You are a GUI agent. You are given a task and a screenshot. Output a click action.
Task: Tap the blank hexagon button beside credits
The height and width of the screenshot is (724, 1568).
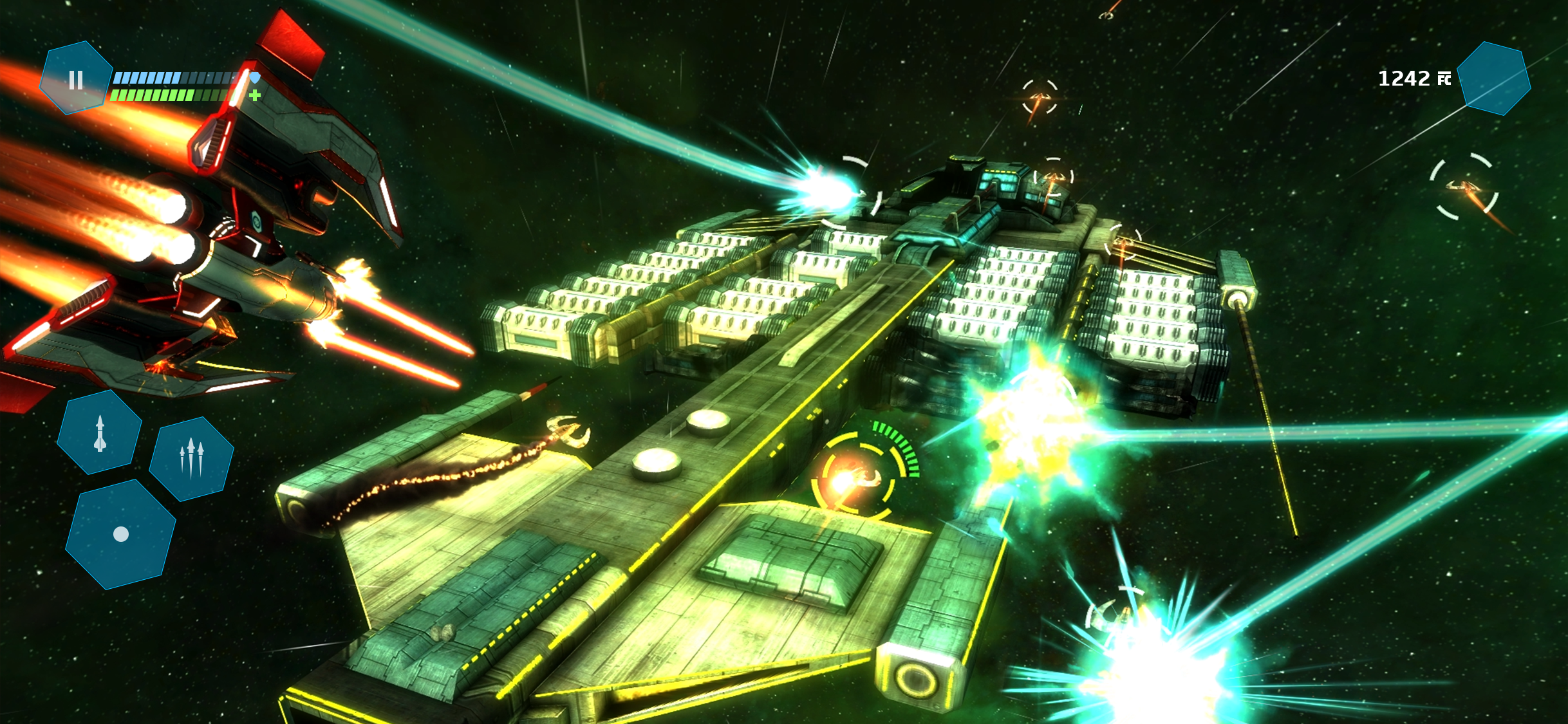click(x=1493, y=79)
